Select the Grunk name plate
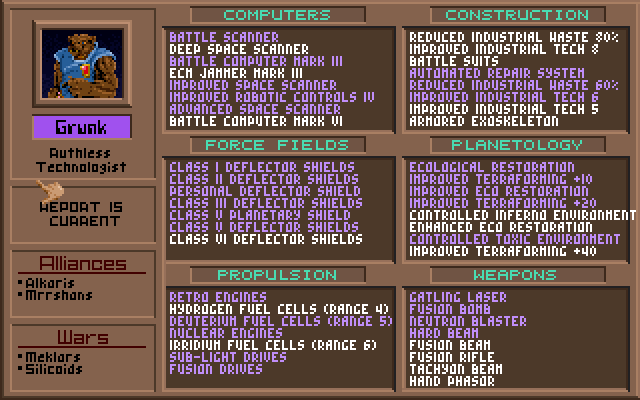This screenshot has width=640, height=400. click(81, 128)
